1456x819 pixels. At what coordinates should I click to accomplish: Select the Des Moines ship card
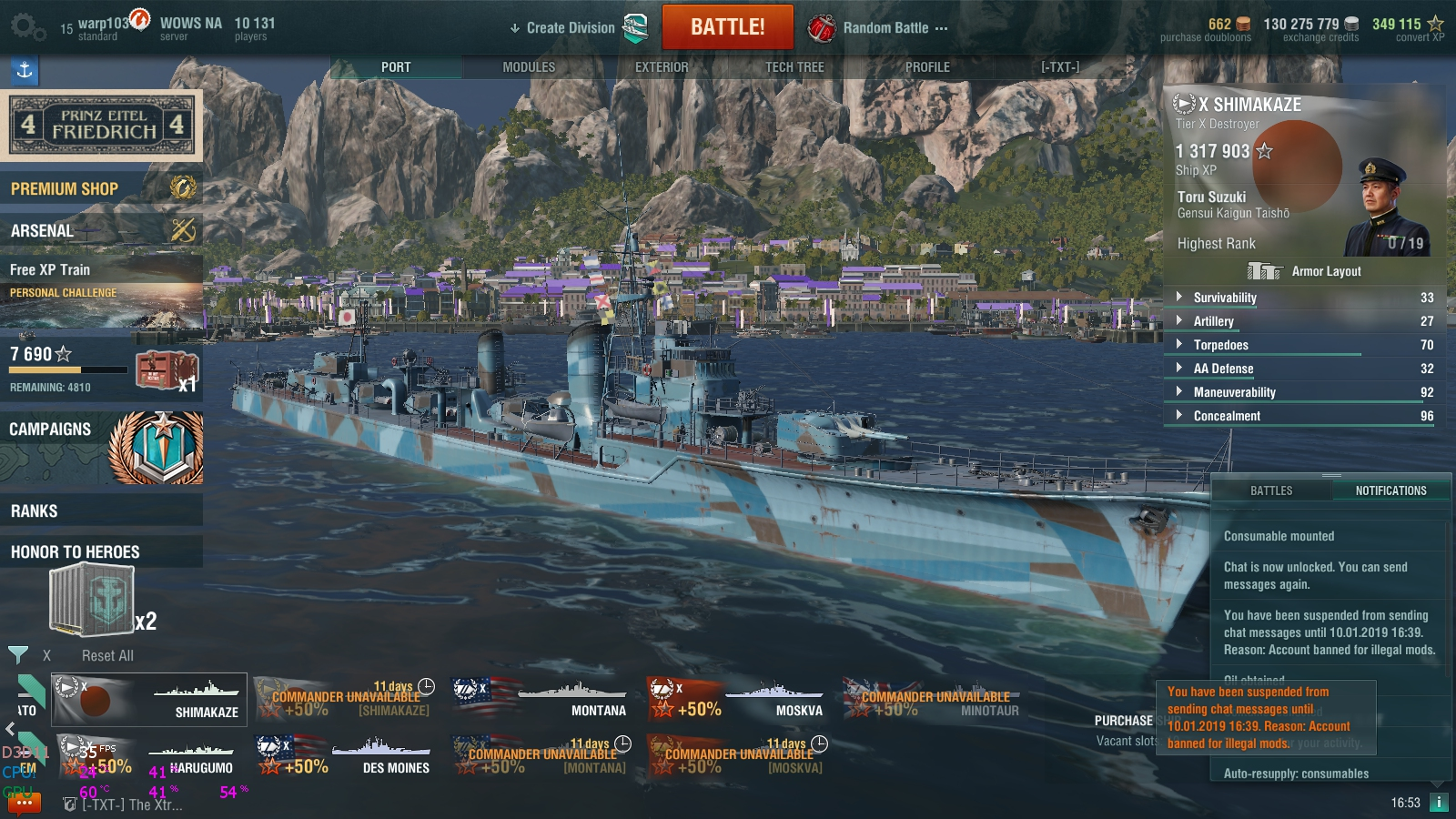tap(344, 756)
